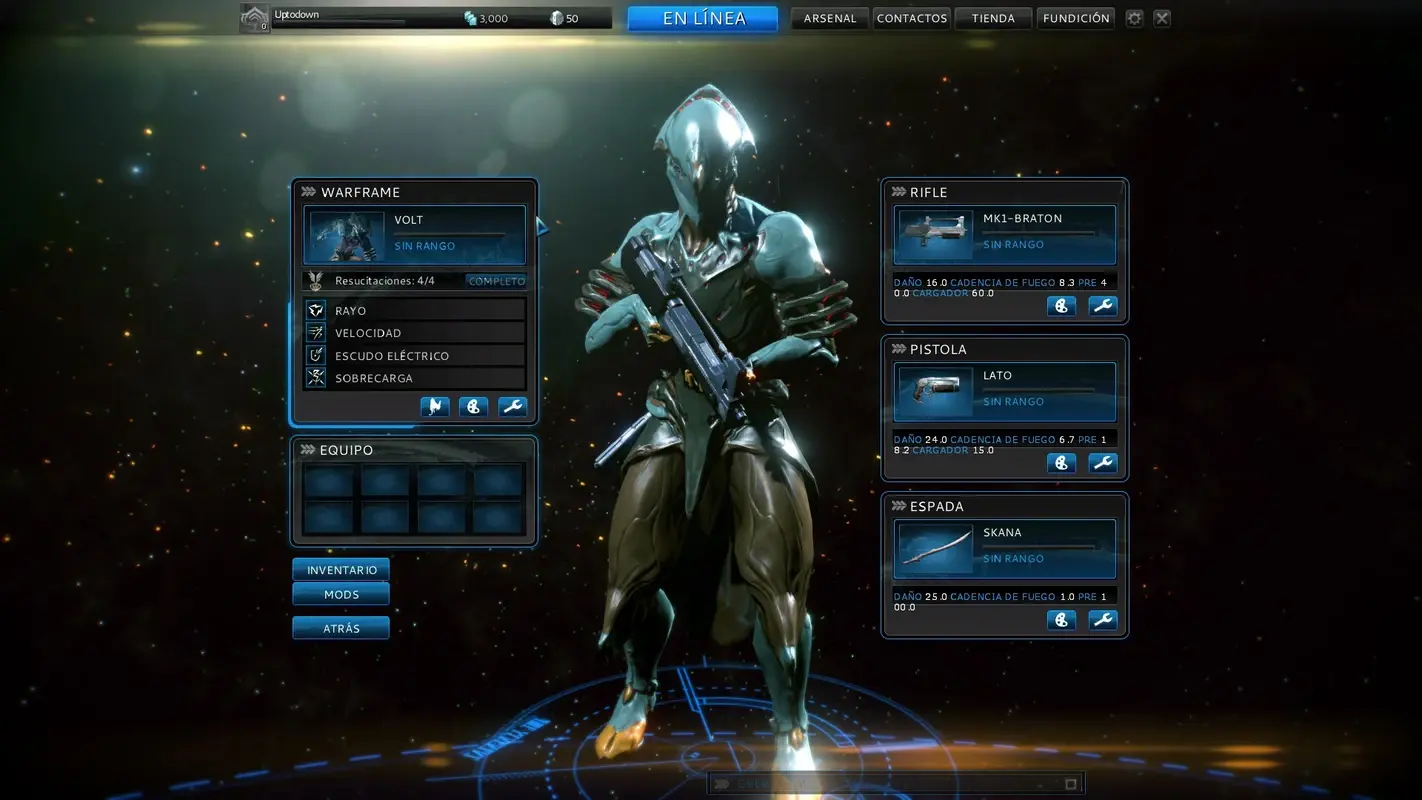This screenshot has width=1422, height=800.
Task: Open the Skana wrench upgrade icon
Action: tap(1102, 619)
